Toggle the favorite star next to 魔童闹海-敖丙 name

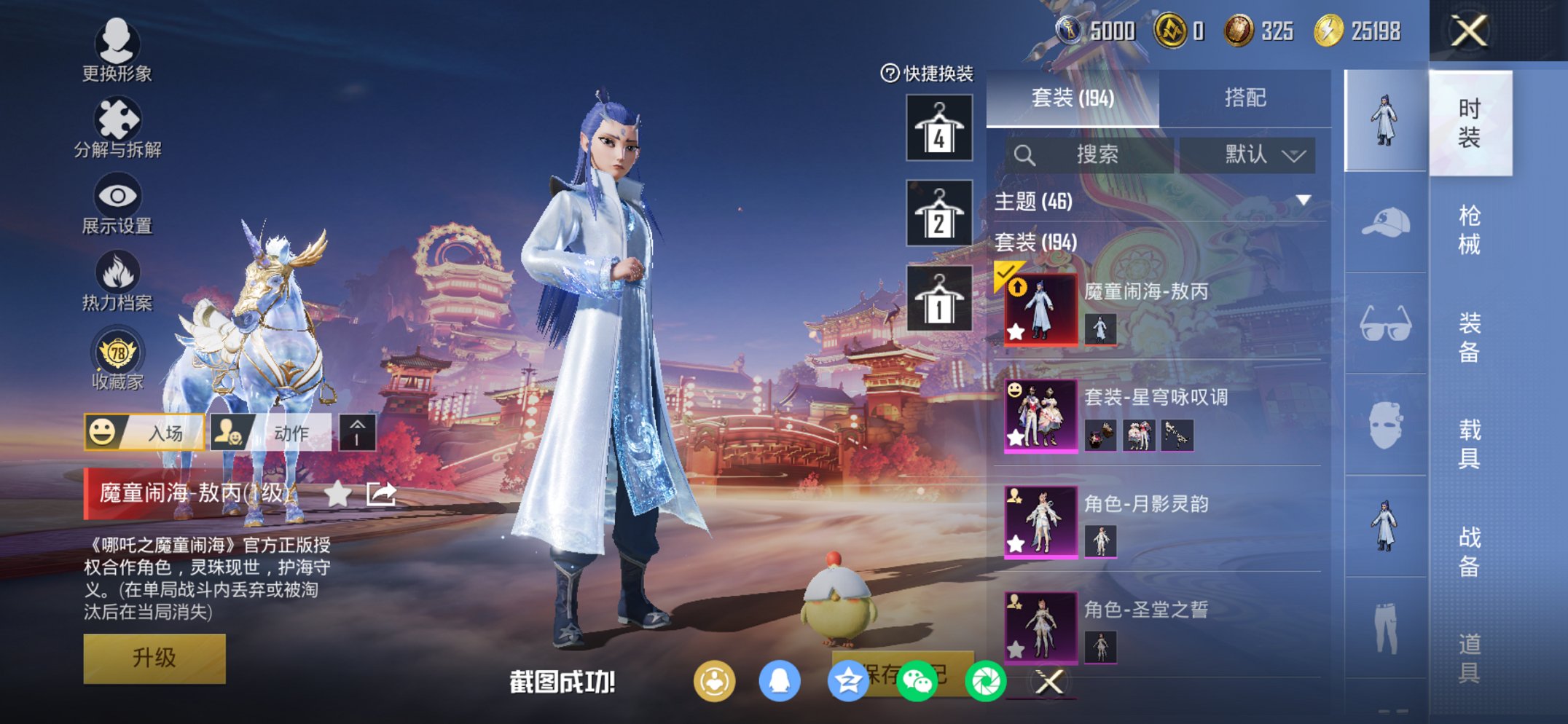click(x=337, y=495)
